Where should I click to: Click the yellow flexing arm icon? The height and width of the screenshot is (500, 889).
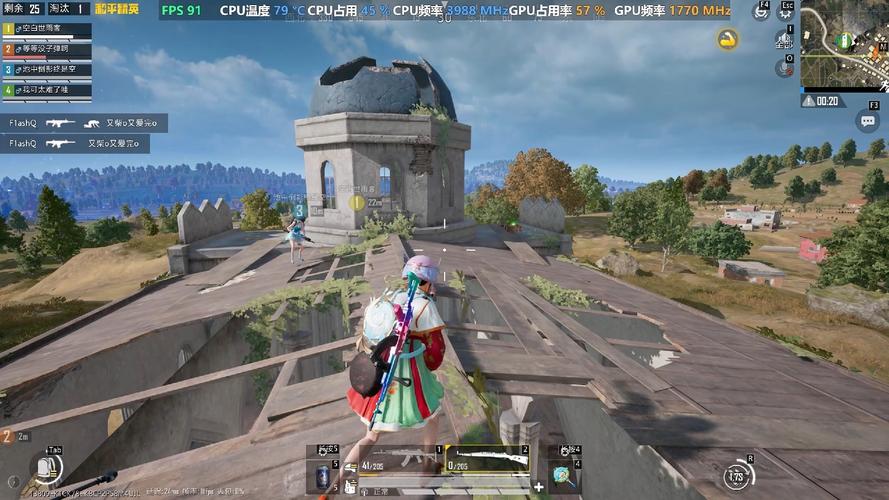728,39
